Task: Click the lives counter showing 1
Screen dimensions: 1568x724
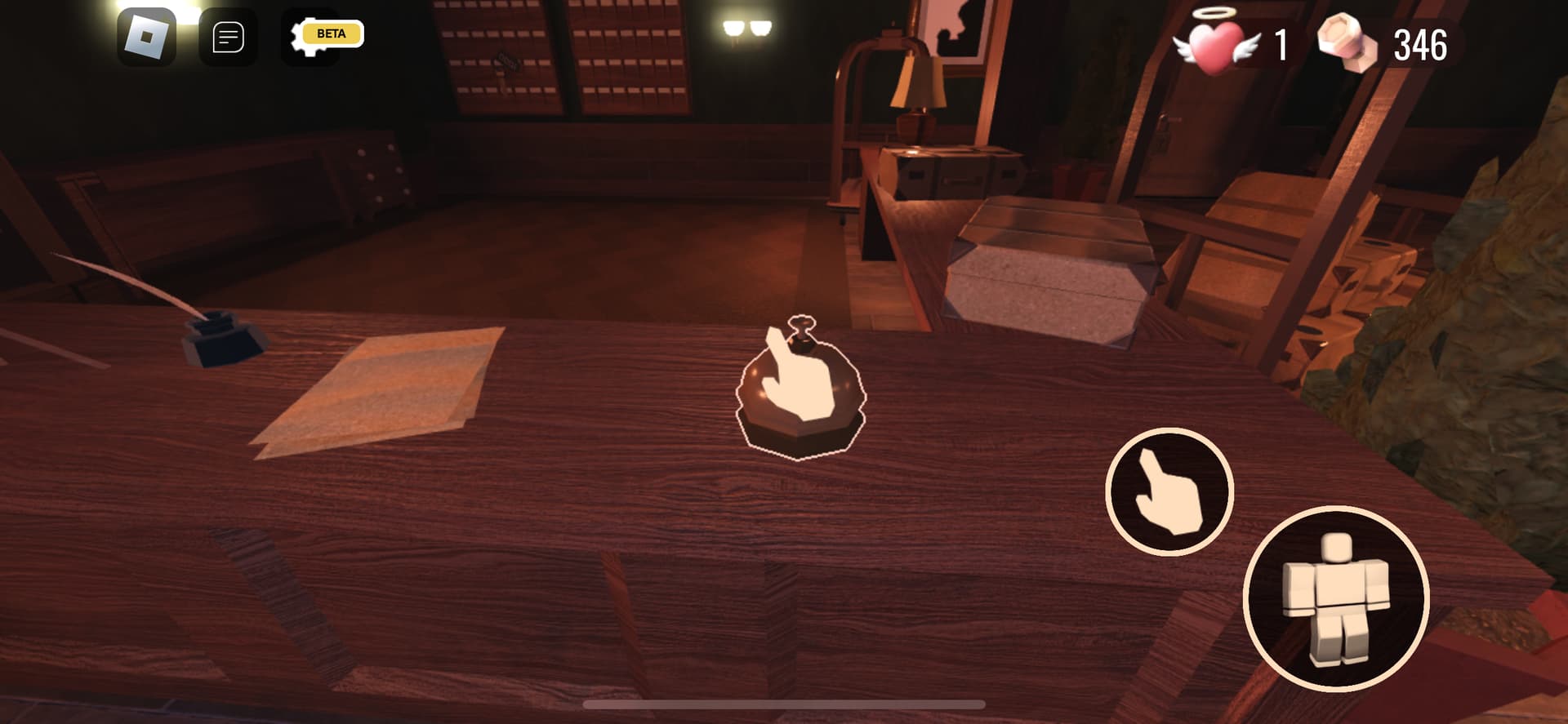Action: click(1282, 47)
